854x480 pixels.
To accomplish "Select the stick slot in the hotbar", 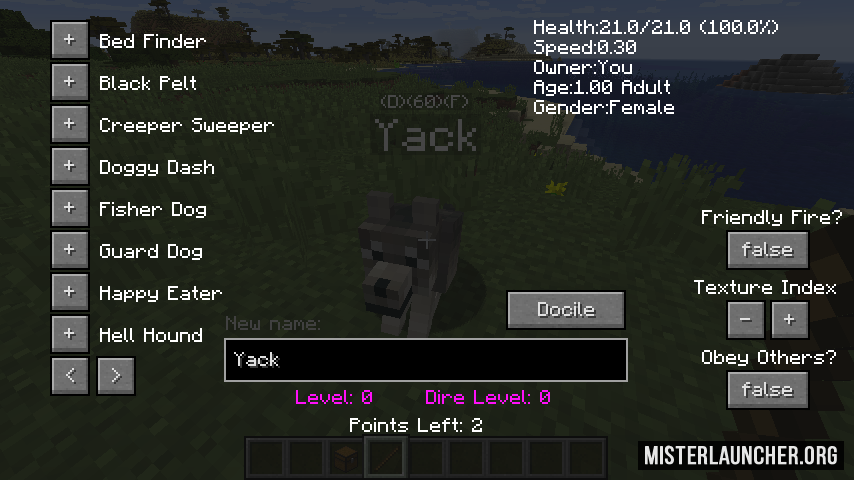I will coord(386,458).
